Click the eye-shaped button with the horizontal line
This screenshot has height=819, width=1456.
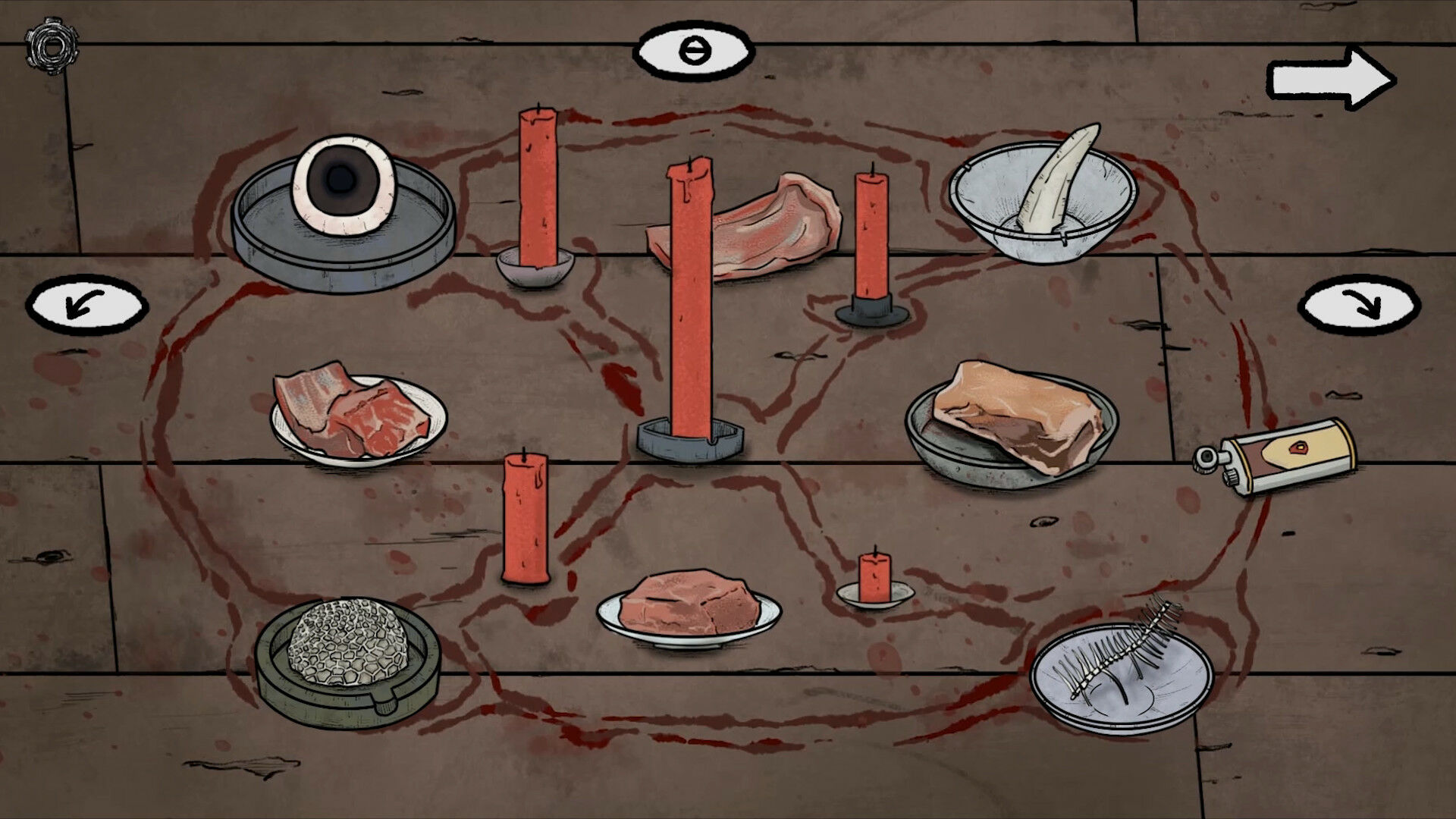694,52
